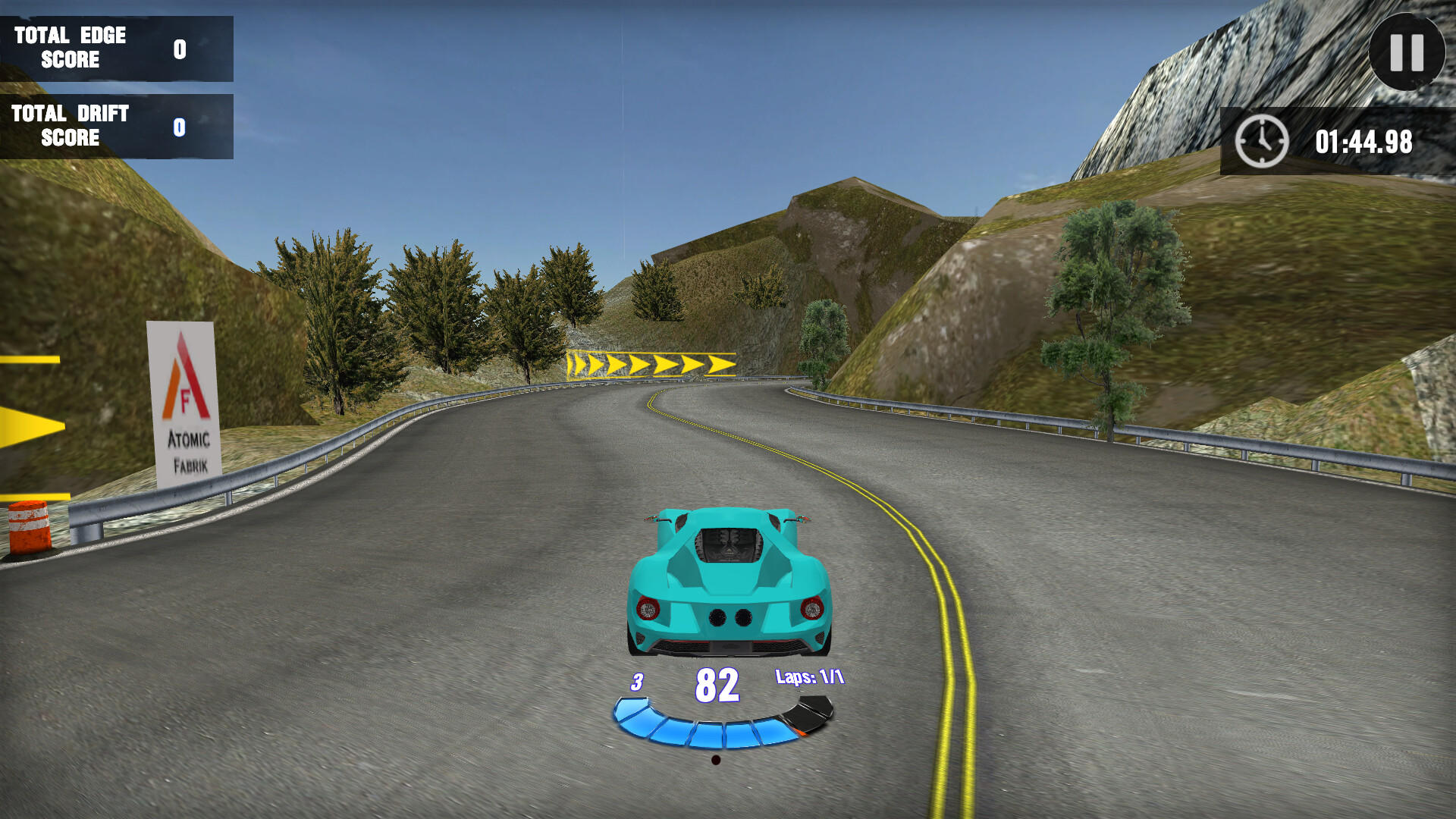Click the gear indicator showing 3
Viewport: 1456px width, 819px height.
coord(635,682)
